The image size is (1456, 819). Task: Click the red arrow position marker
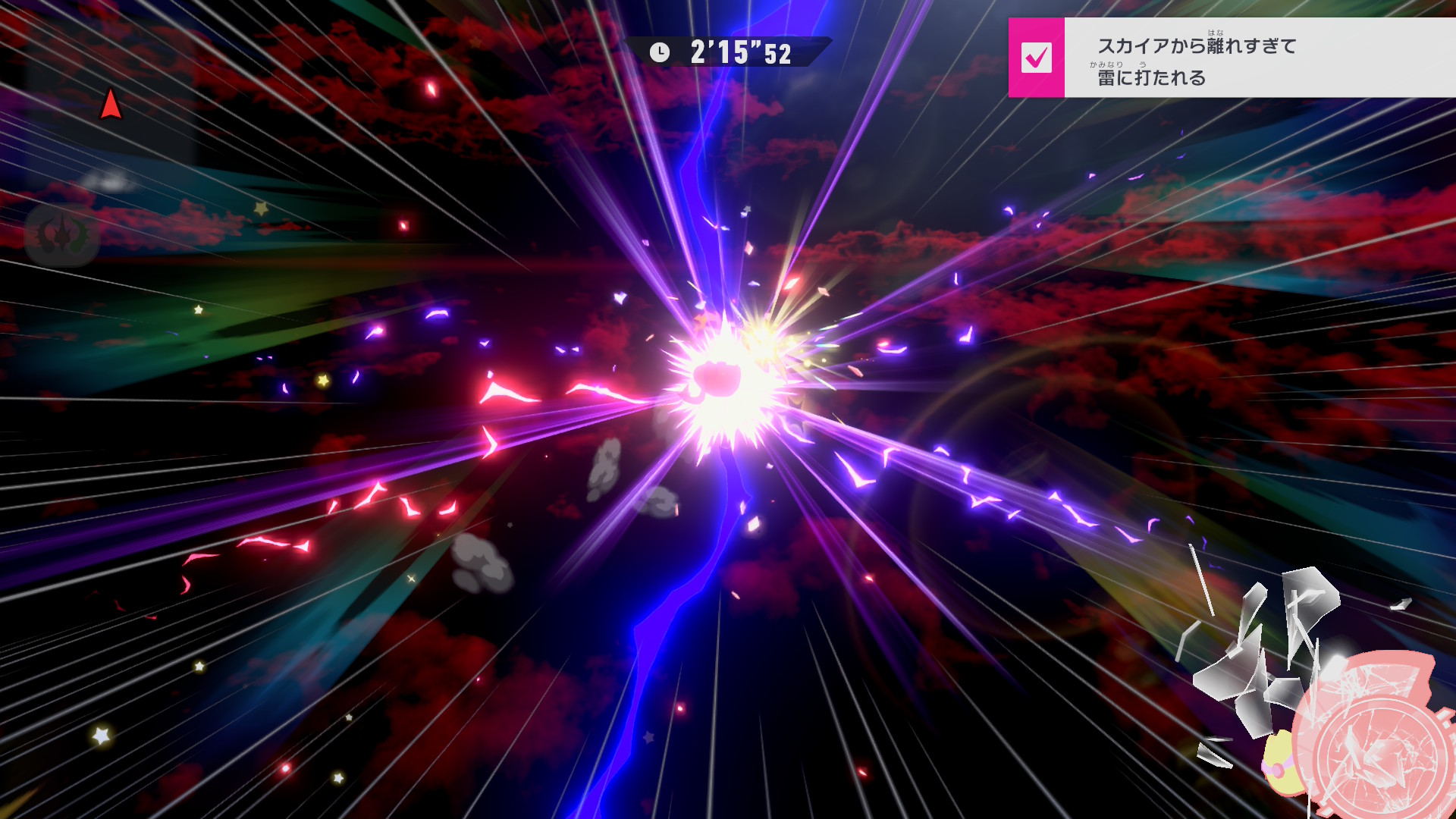tap(111, 105)
